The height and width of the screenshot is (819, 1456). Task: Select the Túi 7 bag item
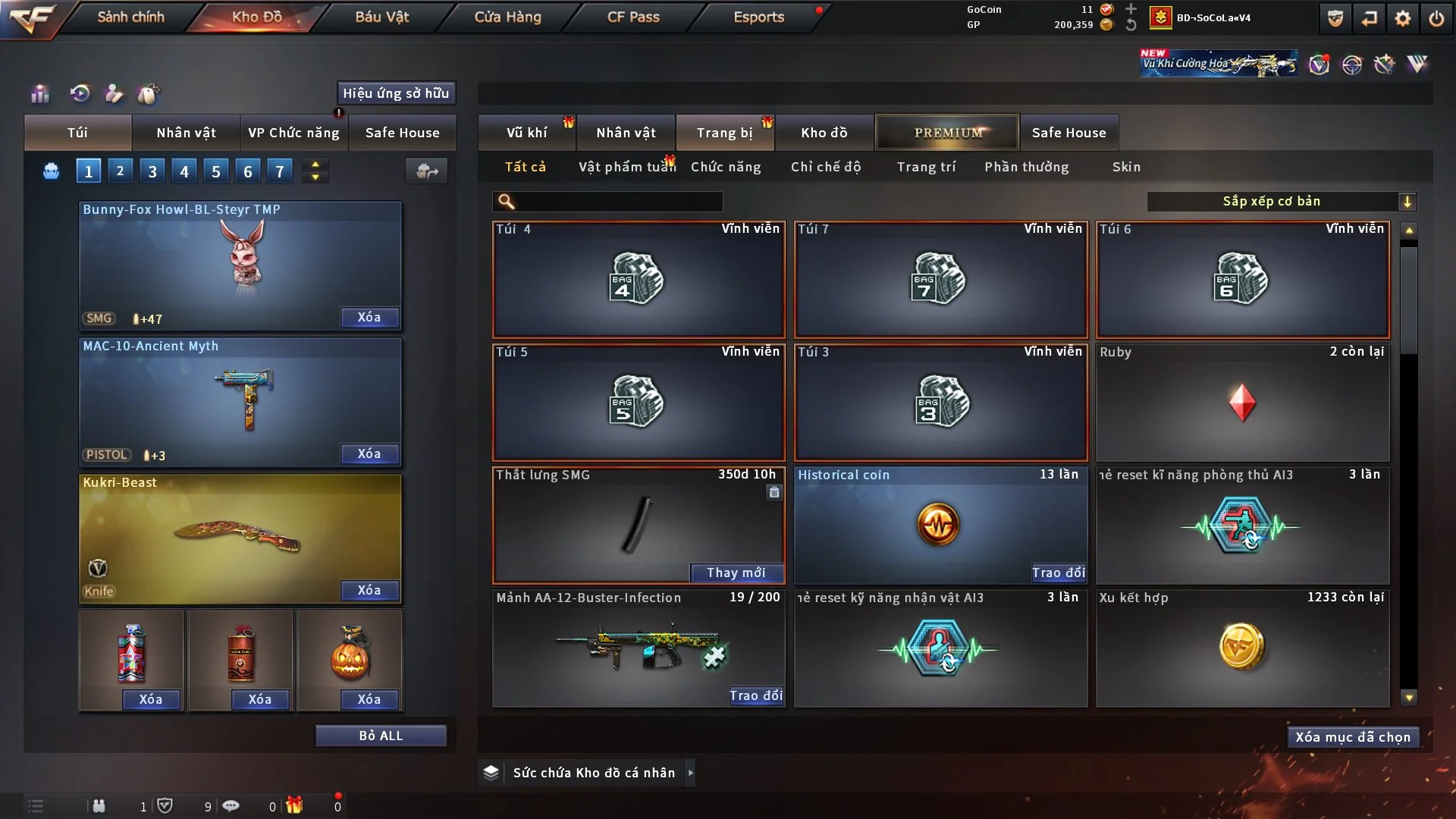click(940, 280)
